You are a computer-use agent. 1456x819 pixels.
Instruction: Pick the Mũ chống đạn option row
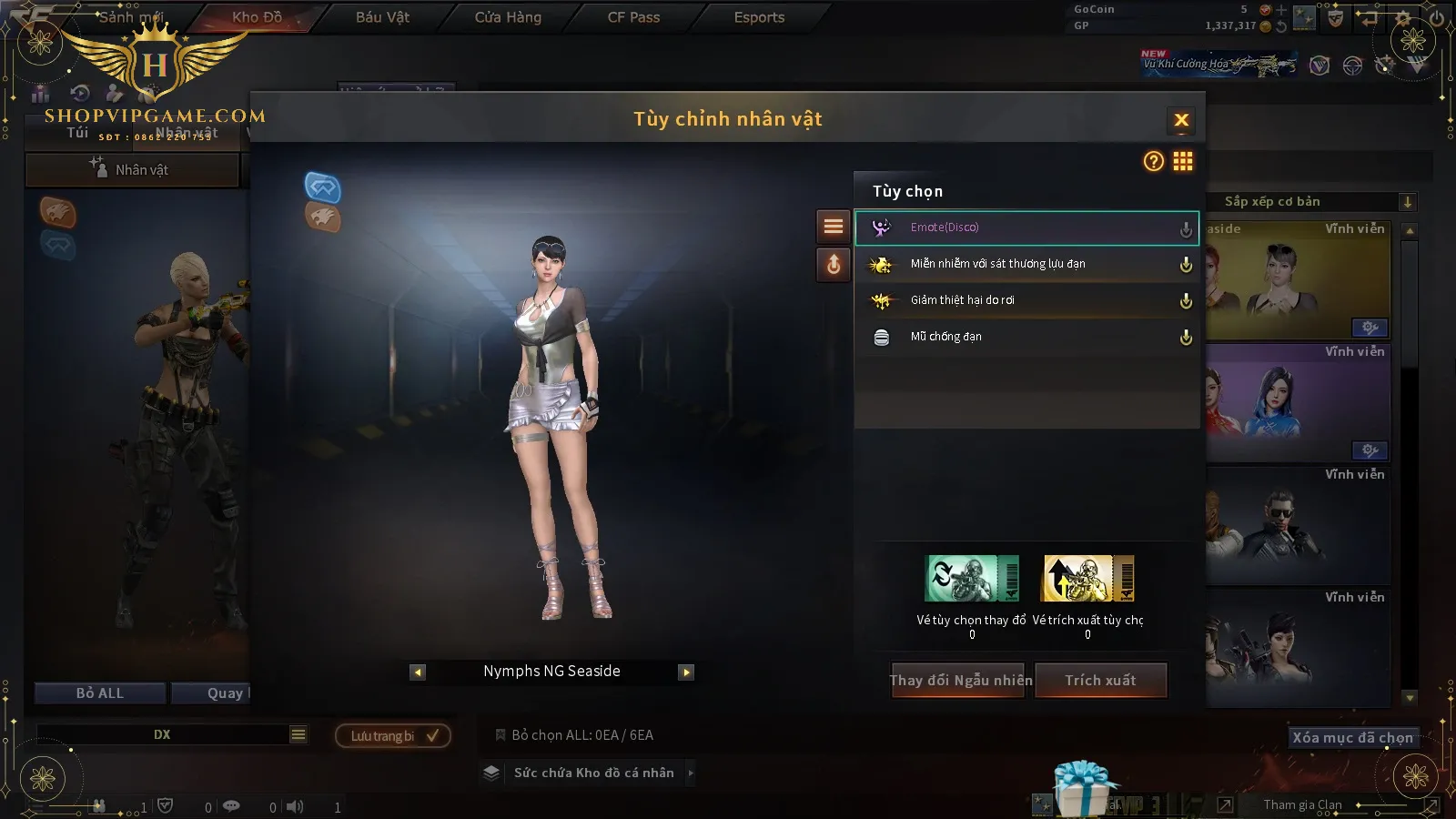1026,337
